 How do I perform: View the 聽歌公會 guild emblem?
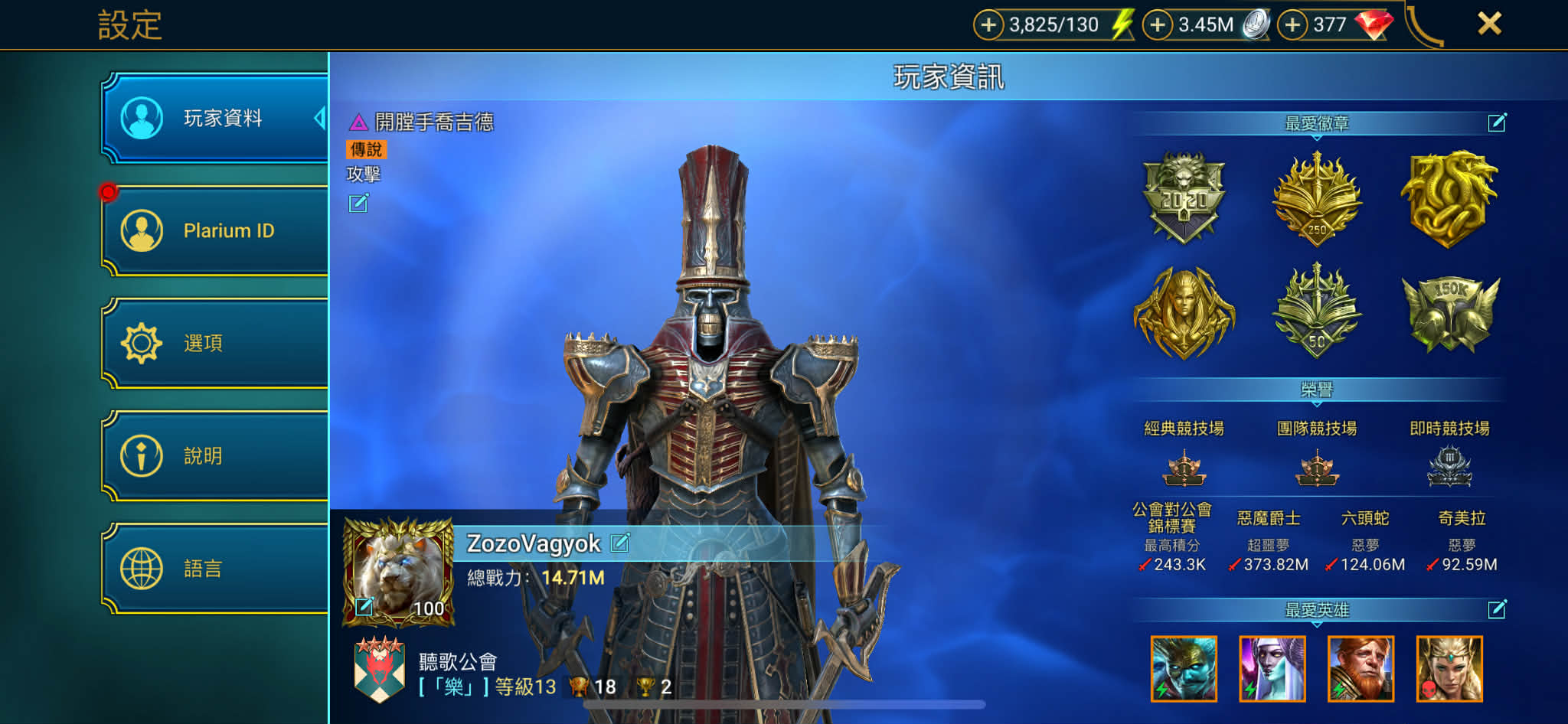click(x=380, y=670)
